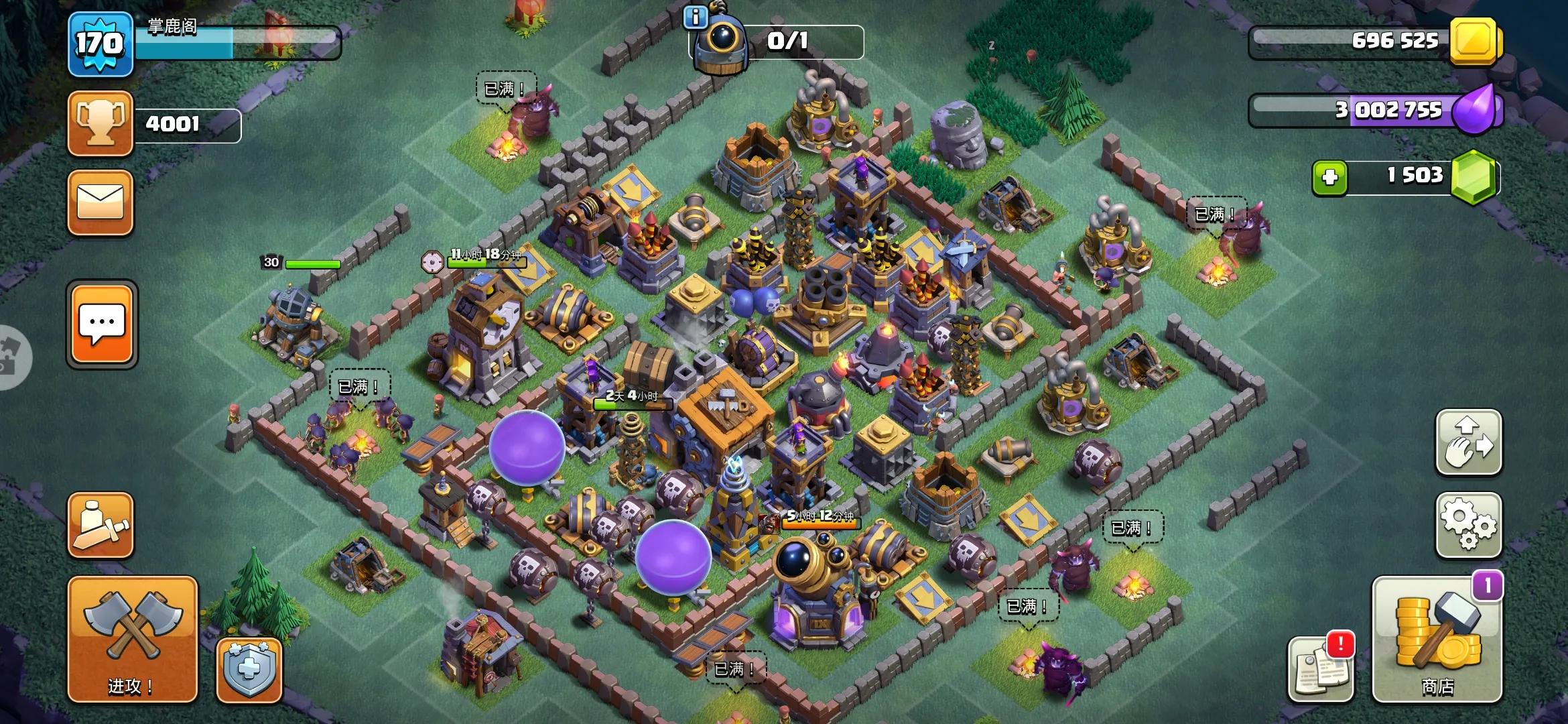Open the player level 170 badge
Screen dimensions: 1568x724
point(101,44)
